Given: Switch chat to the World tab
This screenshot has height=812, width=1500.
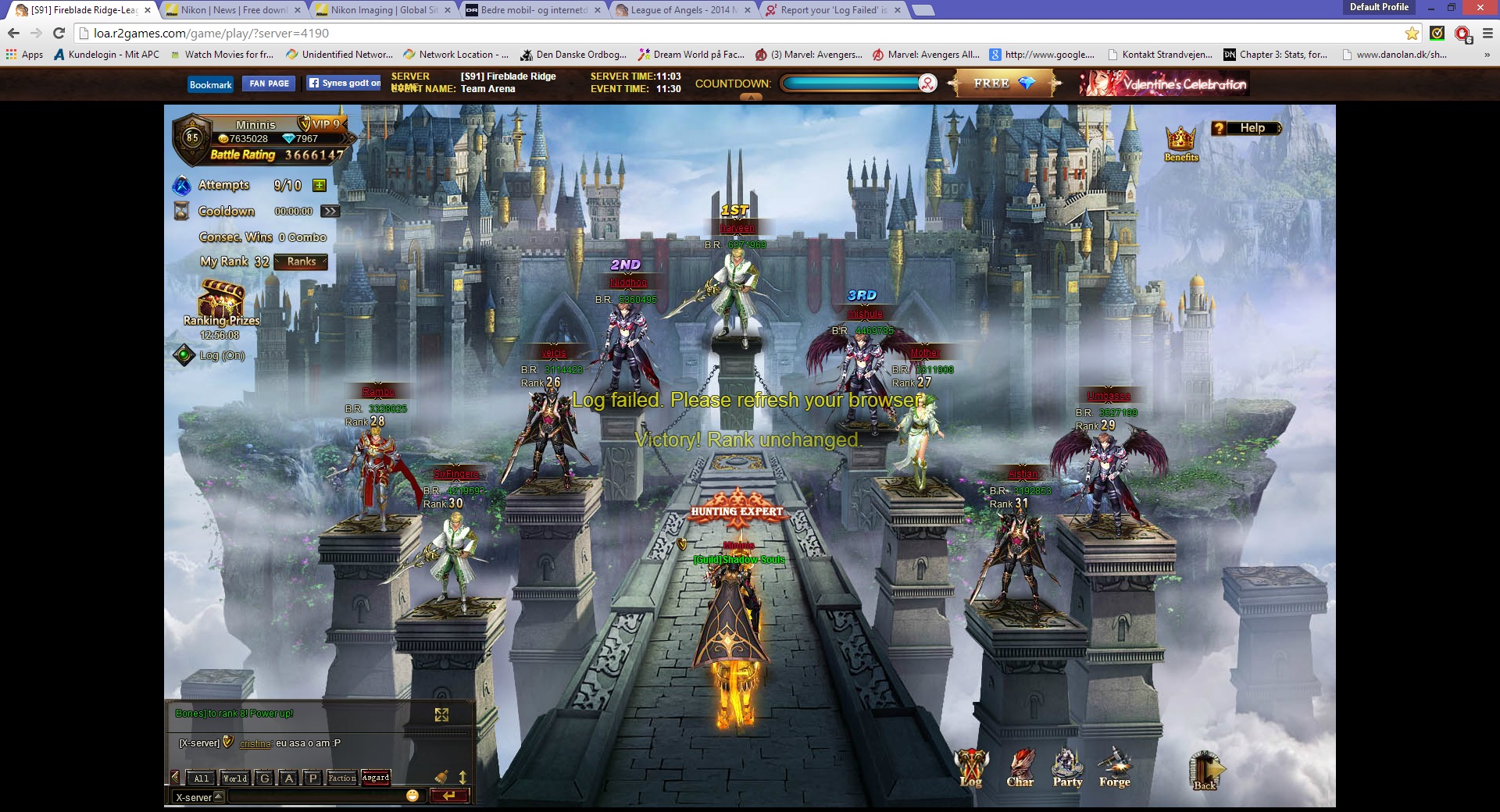Looking at the screenshot, I should point(234,778).
